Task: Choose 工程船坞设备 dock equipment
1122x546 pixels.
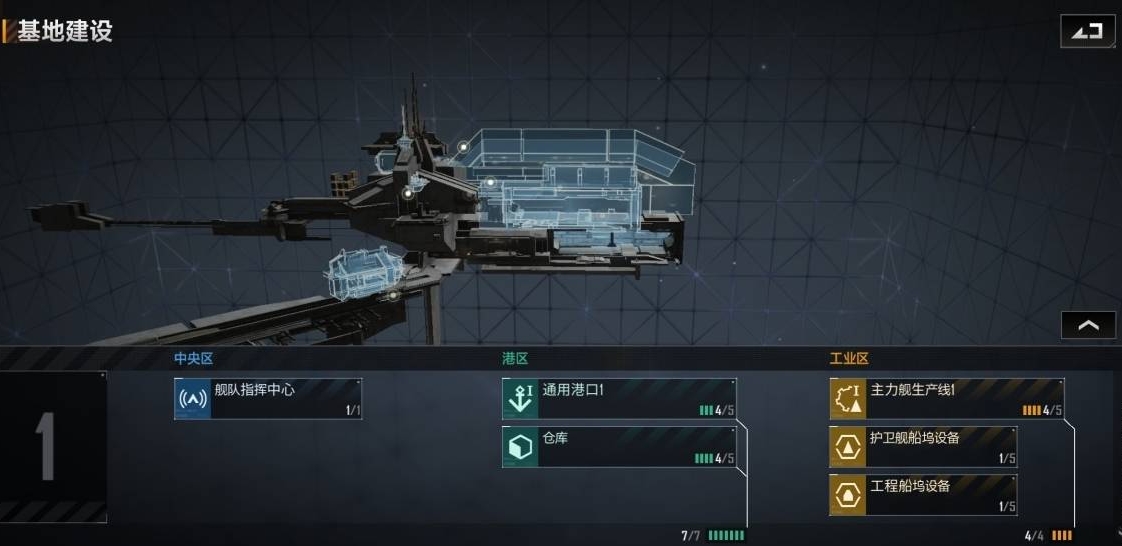Action: pyautogui.click(x=923, y=494)
